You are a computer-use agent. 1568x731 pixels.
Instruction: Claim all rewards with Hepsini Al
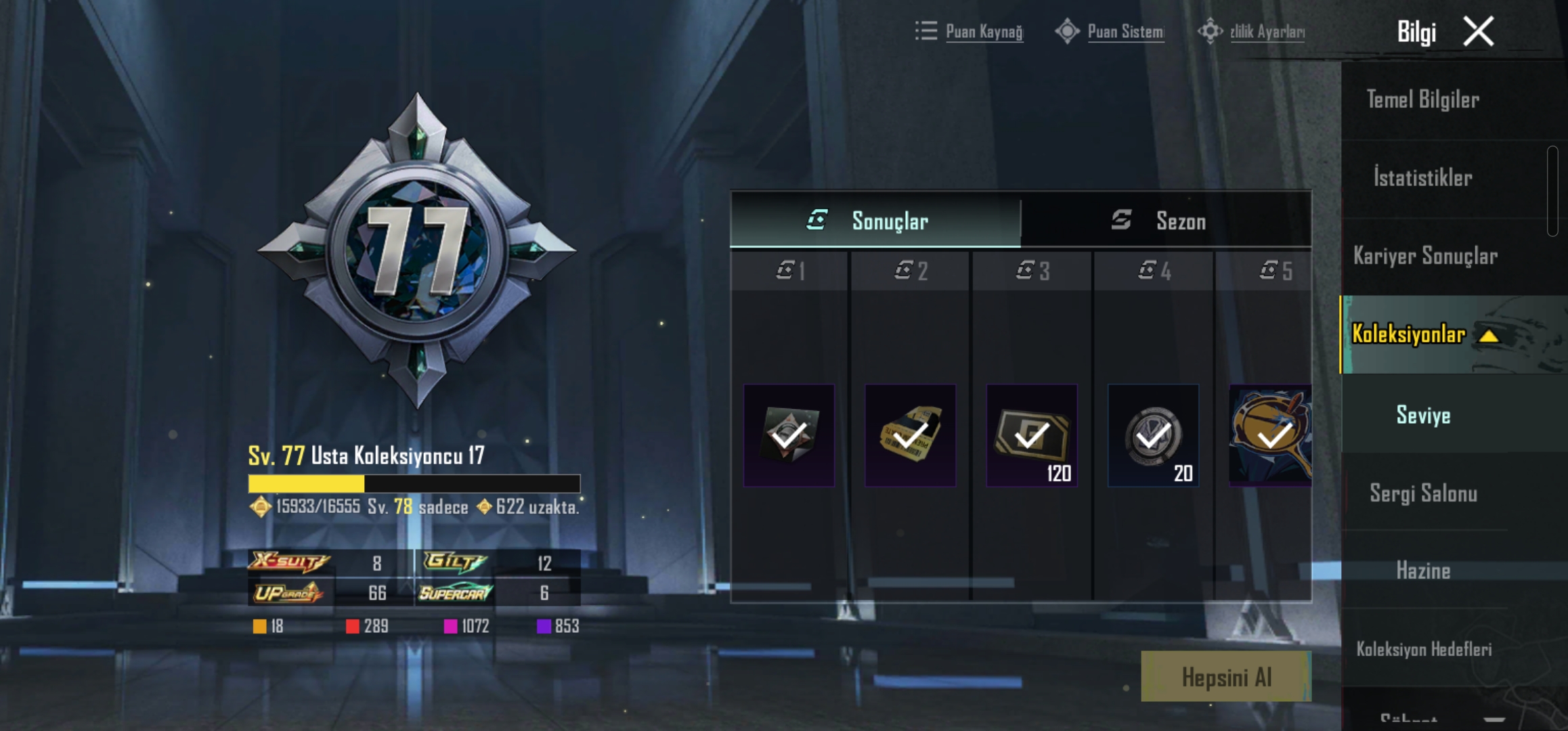[1226, 677]
